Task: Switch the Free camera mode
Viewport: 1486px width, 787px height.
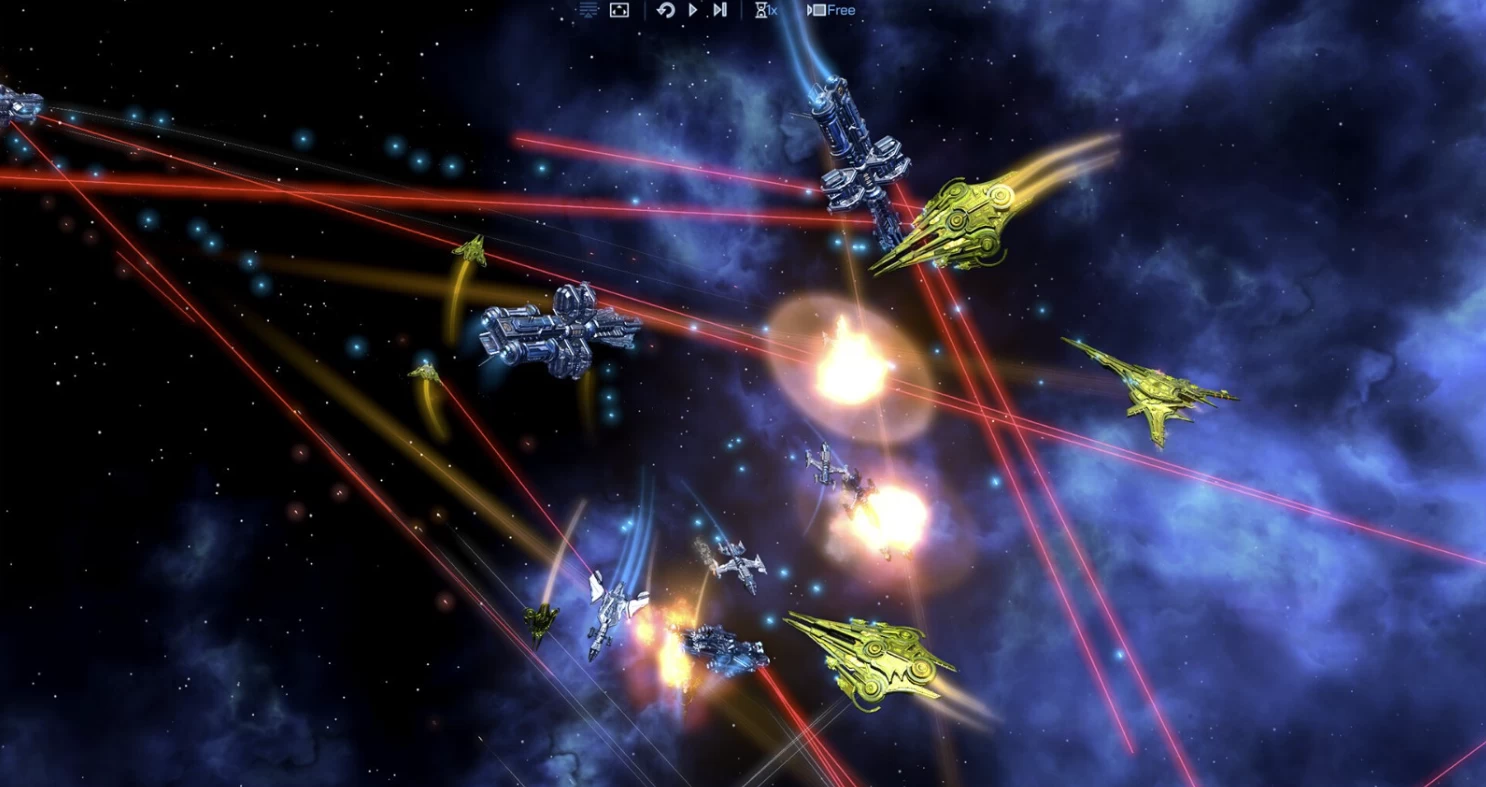Action: 831,10
